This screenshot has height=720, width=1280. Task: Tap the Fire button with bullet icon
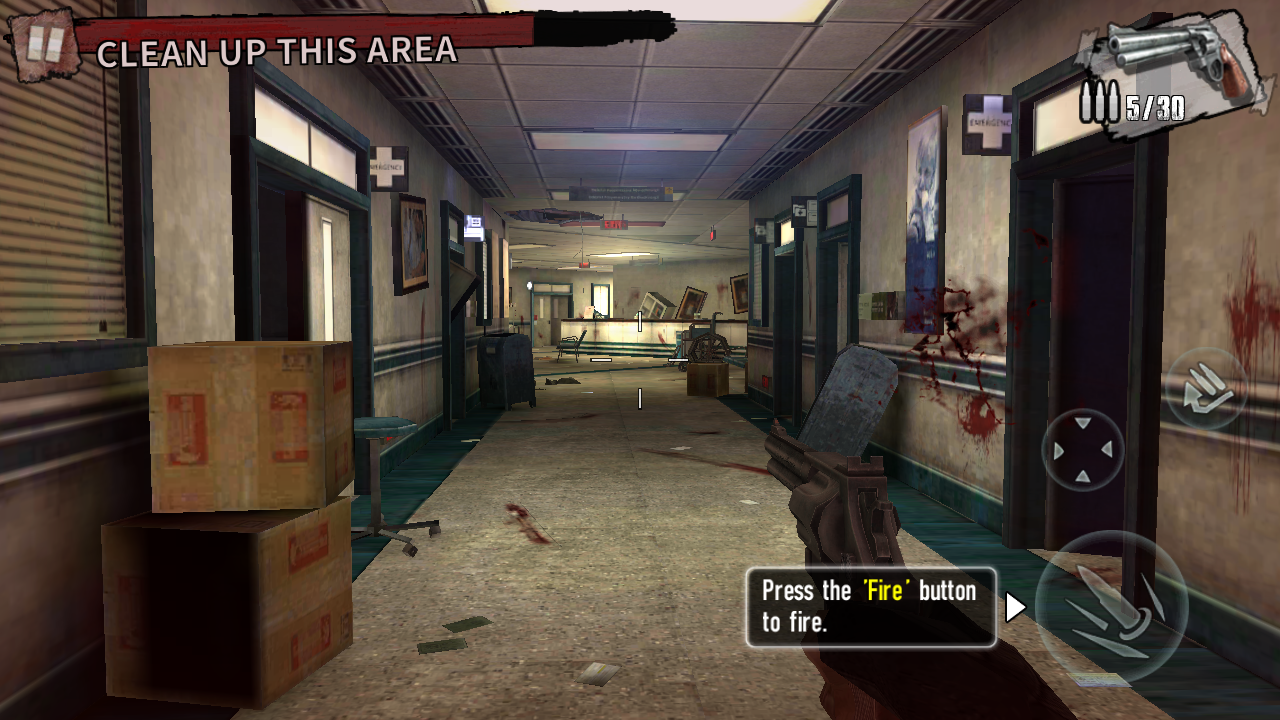[1111, 608]
